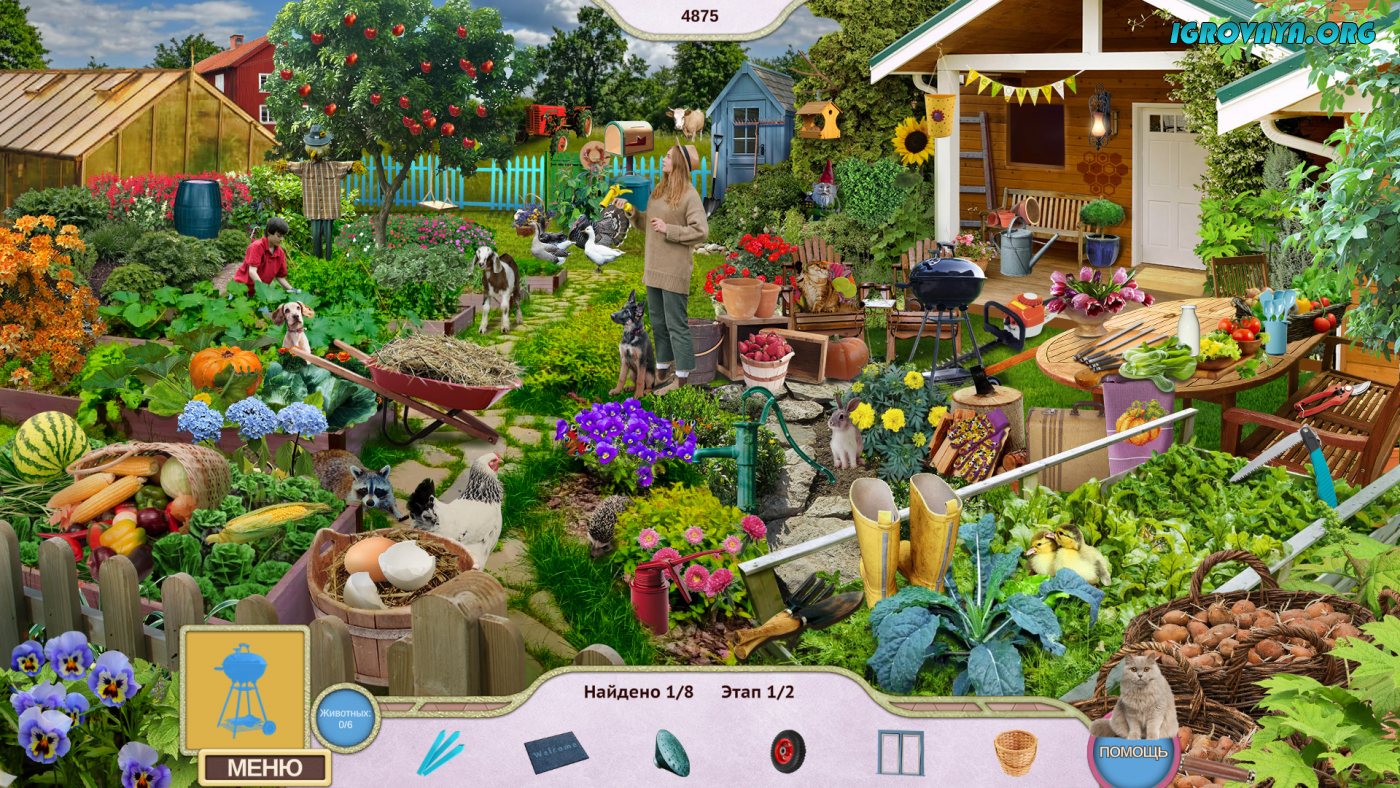Image resolution: width=1400 pixels, height=788 pixels.
Task: Click the ПОМОЩЬ hint button
Action: 1132,752
